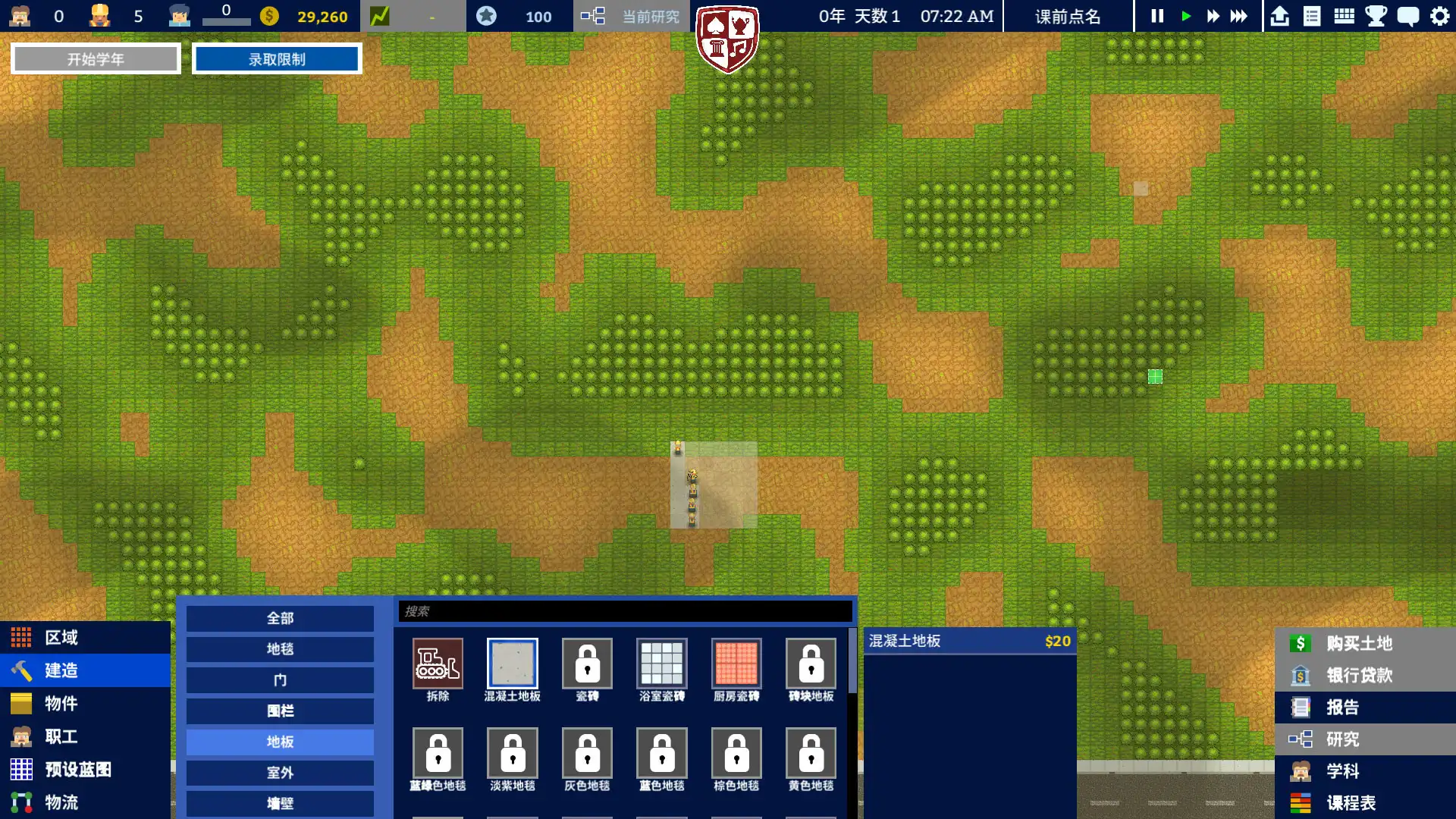
Task: Open the 职工 staff panel
Action: coord(61,736)
